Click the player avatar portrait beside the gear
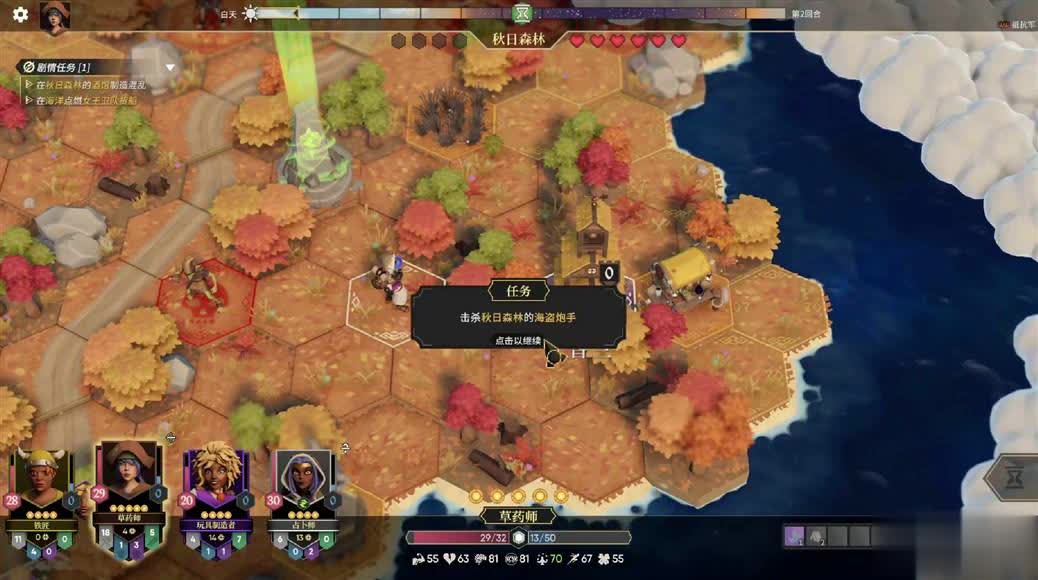1038x580 pixels. (x=54, y=17)
